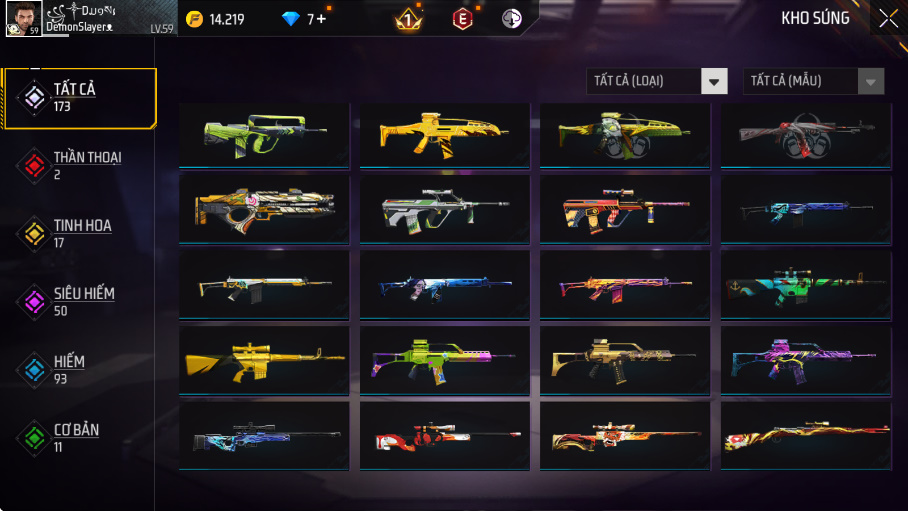Open the TINH HOA rarity tab
The image size is (908, 511).
coord(80,234)
